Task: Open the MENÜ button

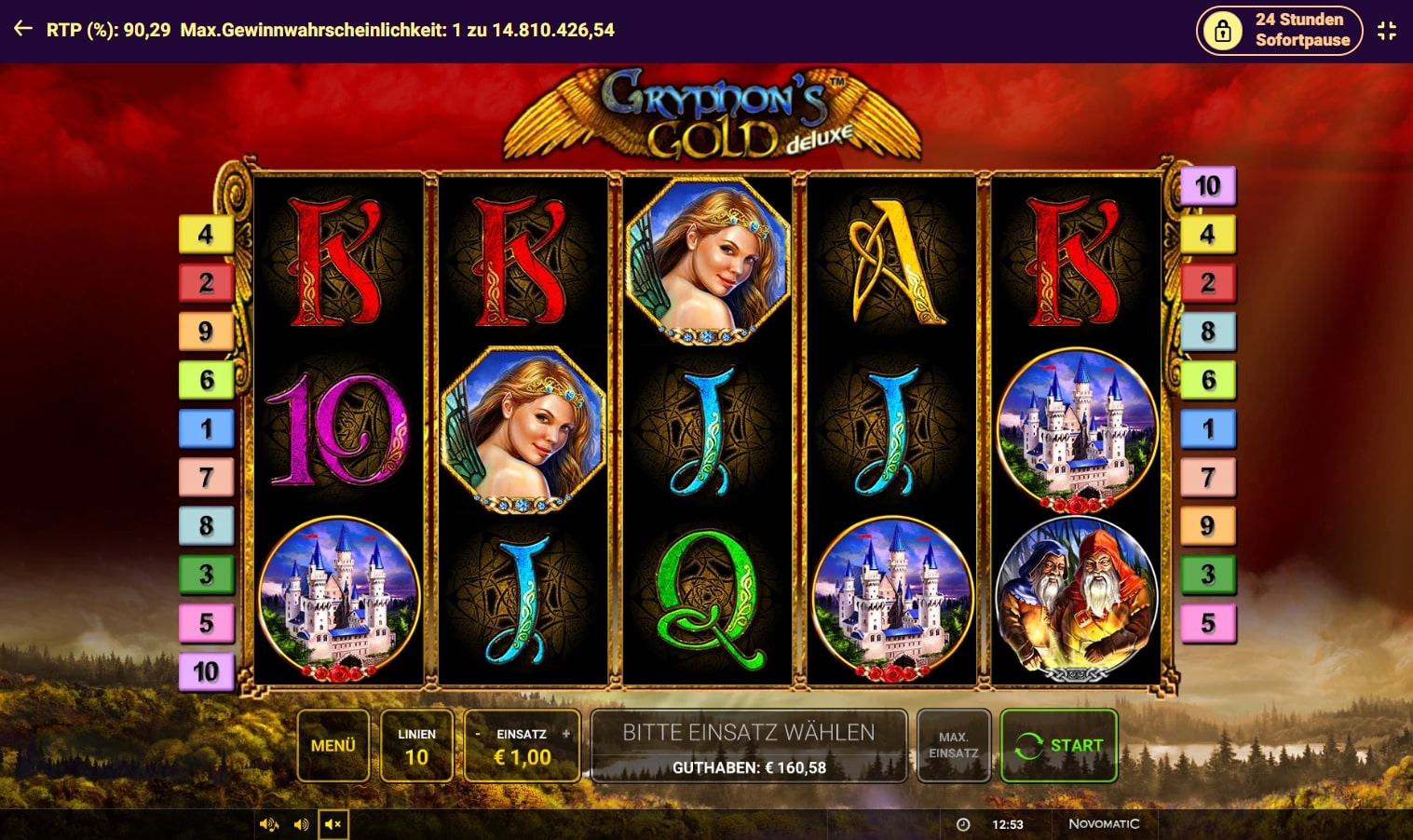Action: (333, 745)
